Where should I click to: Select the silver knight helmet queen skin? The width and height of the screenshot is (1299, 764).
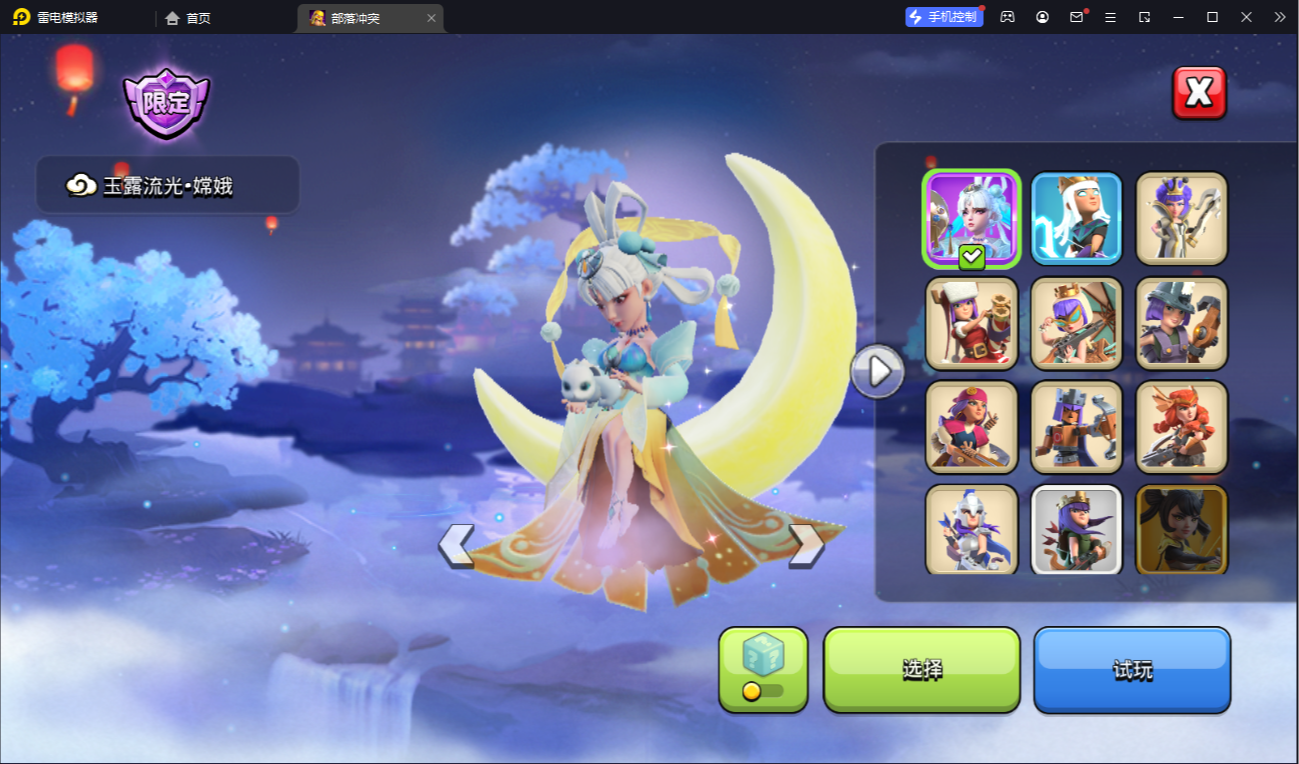click(x=971, y=529)
